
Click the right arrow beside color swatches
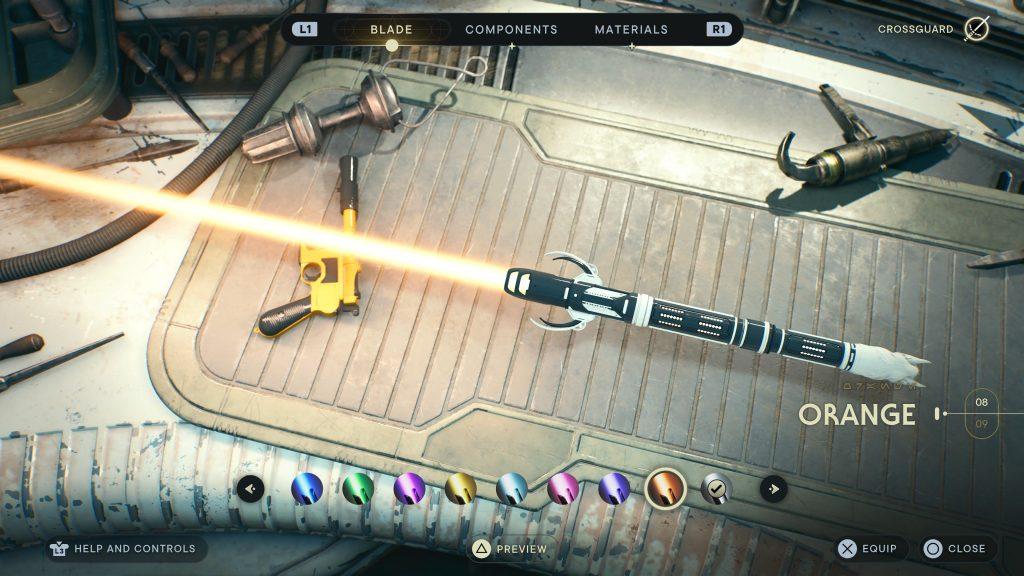pyautogui.click(x=773, y=489)
